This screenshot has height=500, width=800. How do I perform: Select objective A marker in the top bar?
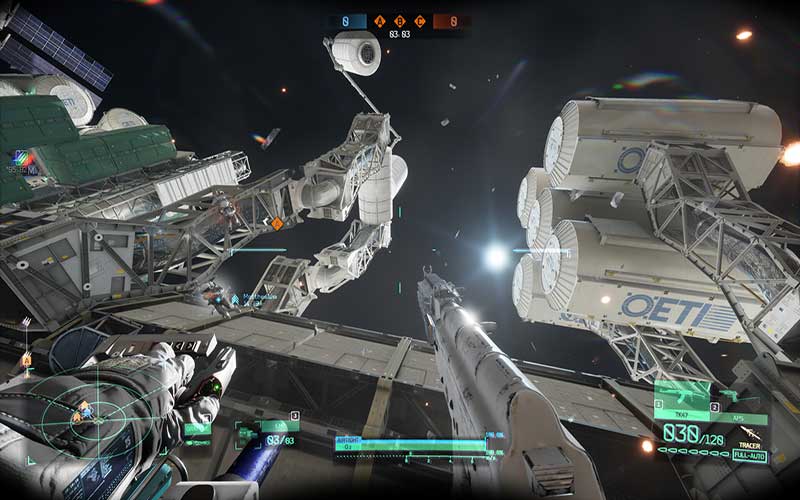pyautogui.click(x=381, y=20)
